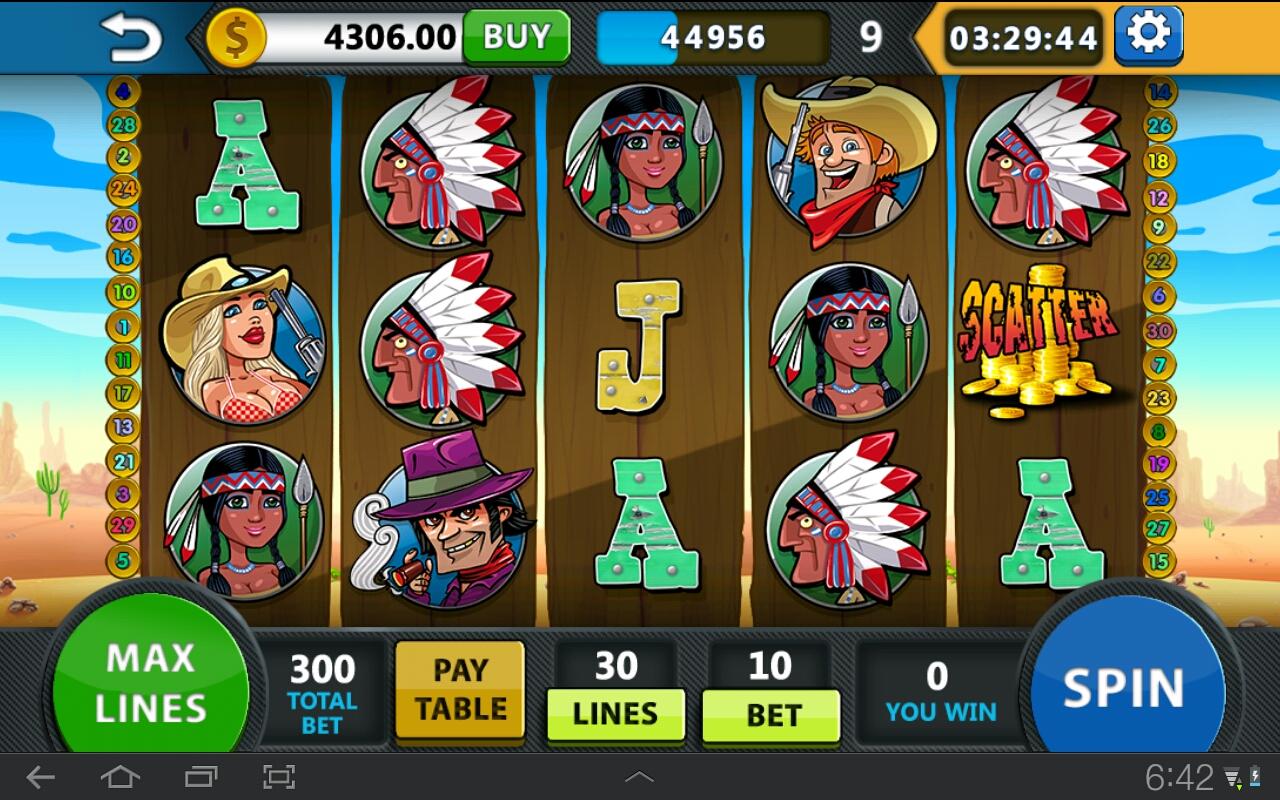Tap the Android home button
1280x800 pixels.
pyautogui.click(x=120, y=776)
